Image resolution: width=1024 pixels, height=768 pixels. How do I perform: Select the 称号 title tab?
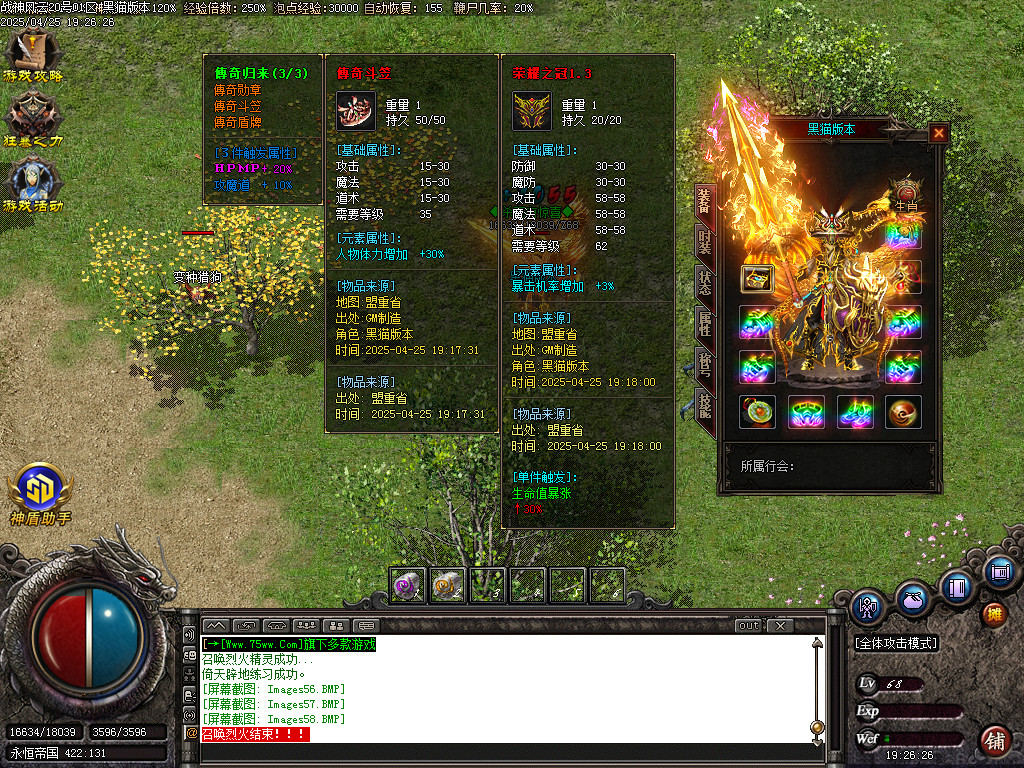(705, 364)
